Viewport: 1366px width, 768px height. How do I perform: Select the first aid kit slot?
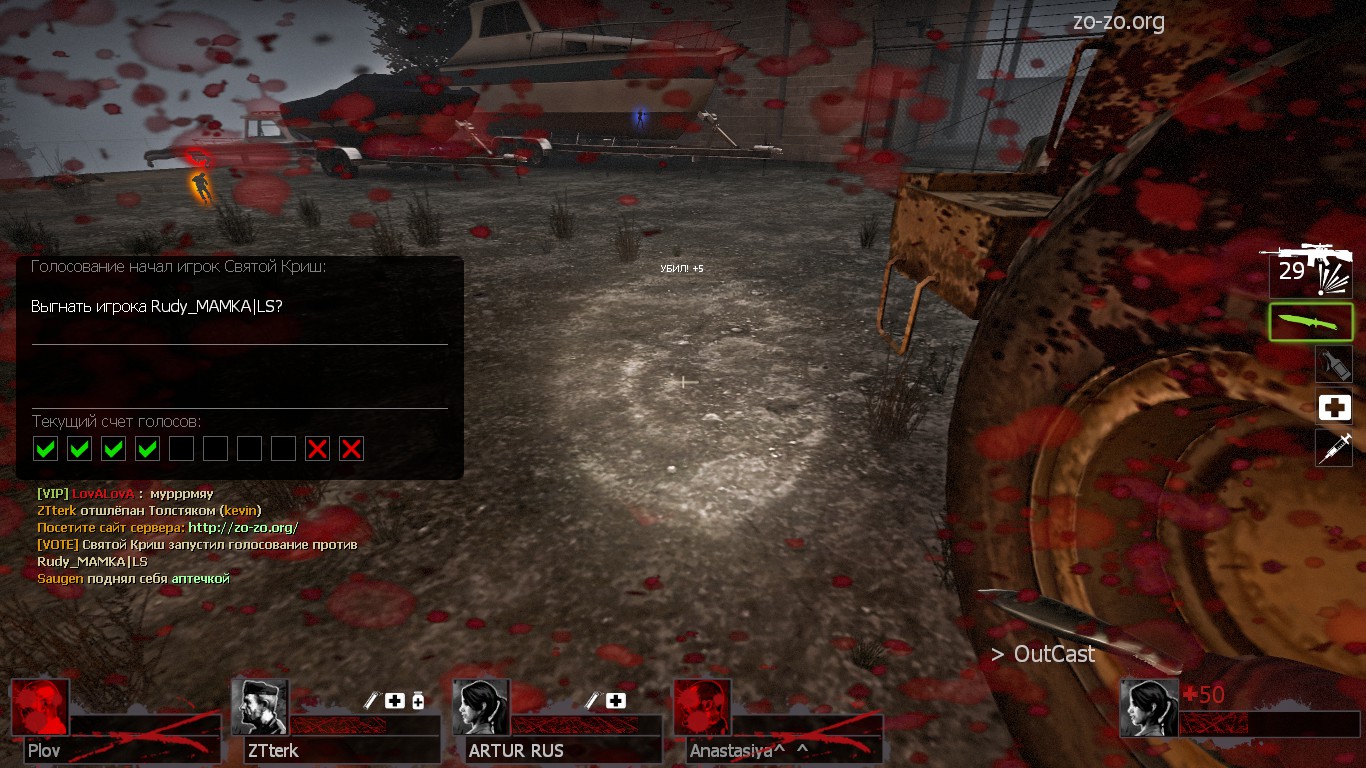[x=1334, y=407]
